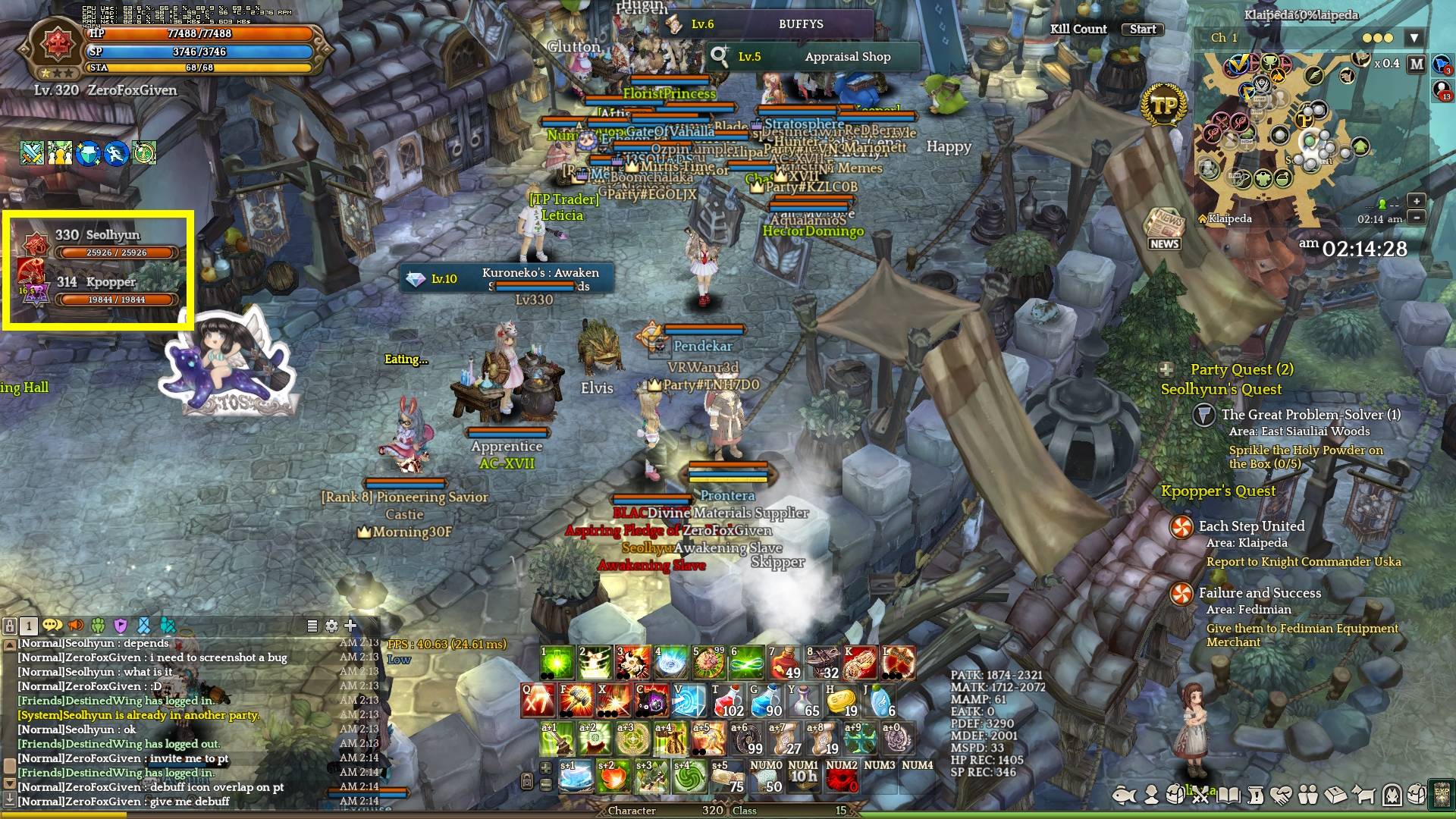Click the M map button near the minimap
The height and width of the screenshot is (819, 1456).
pyautogui.click(x=1415, y=64)
